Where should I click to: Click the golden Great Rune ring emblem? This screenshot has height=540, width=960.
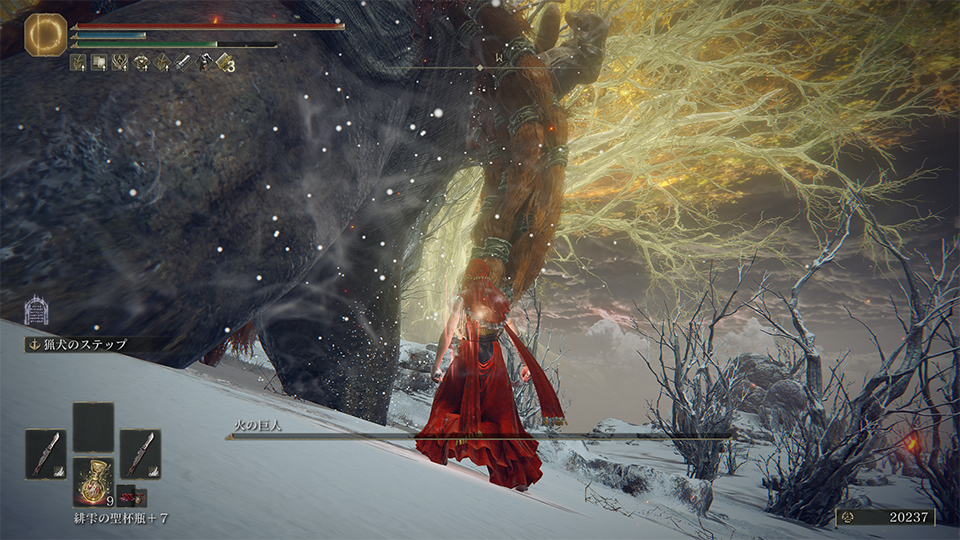pyautogui.click(x=45, y=34)
